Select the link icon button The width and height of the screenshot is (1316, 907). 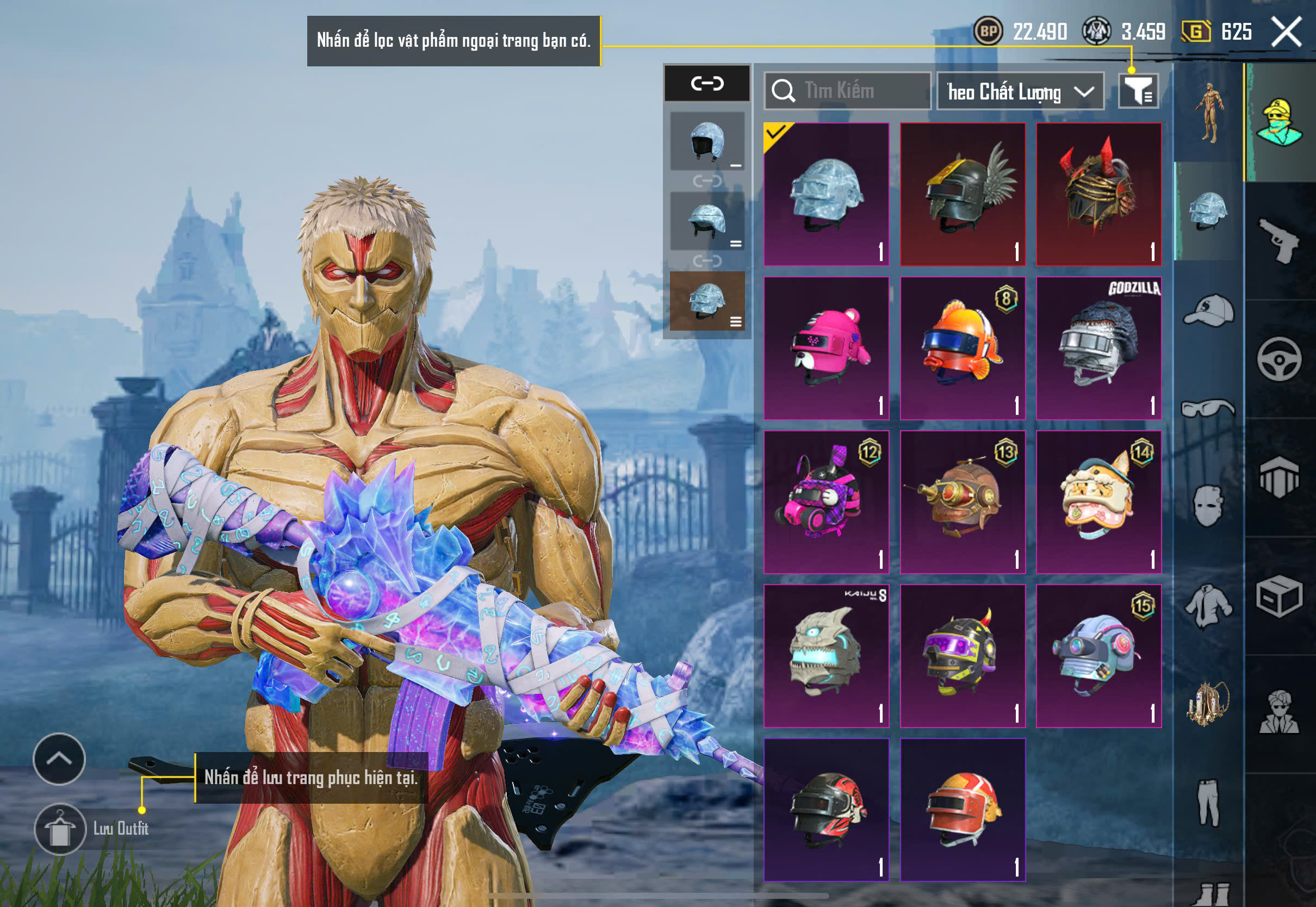click(707, 84)
